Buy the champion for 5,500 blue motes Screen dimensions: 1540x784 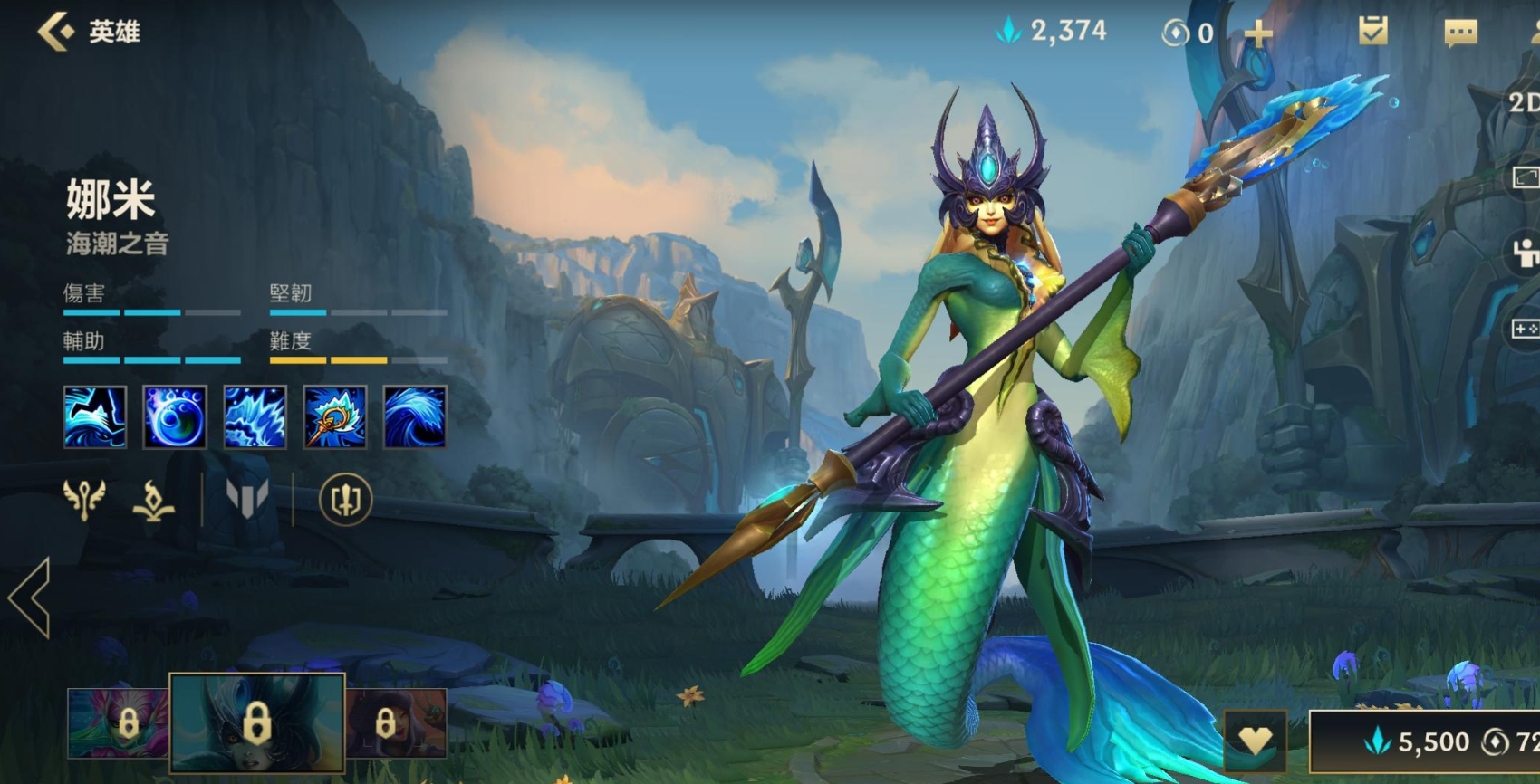coord(1431,742)
